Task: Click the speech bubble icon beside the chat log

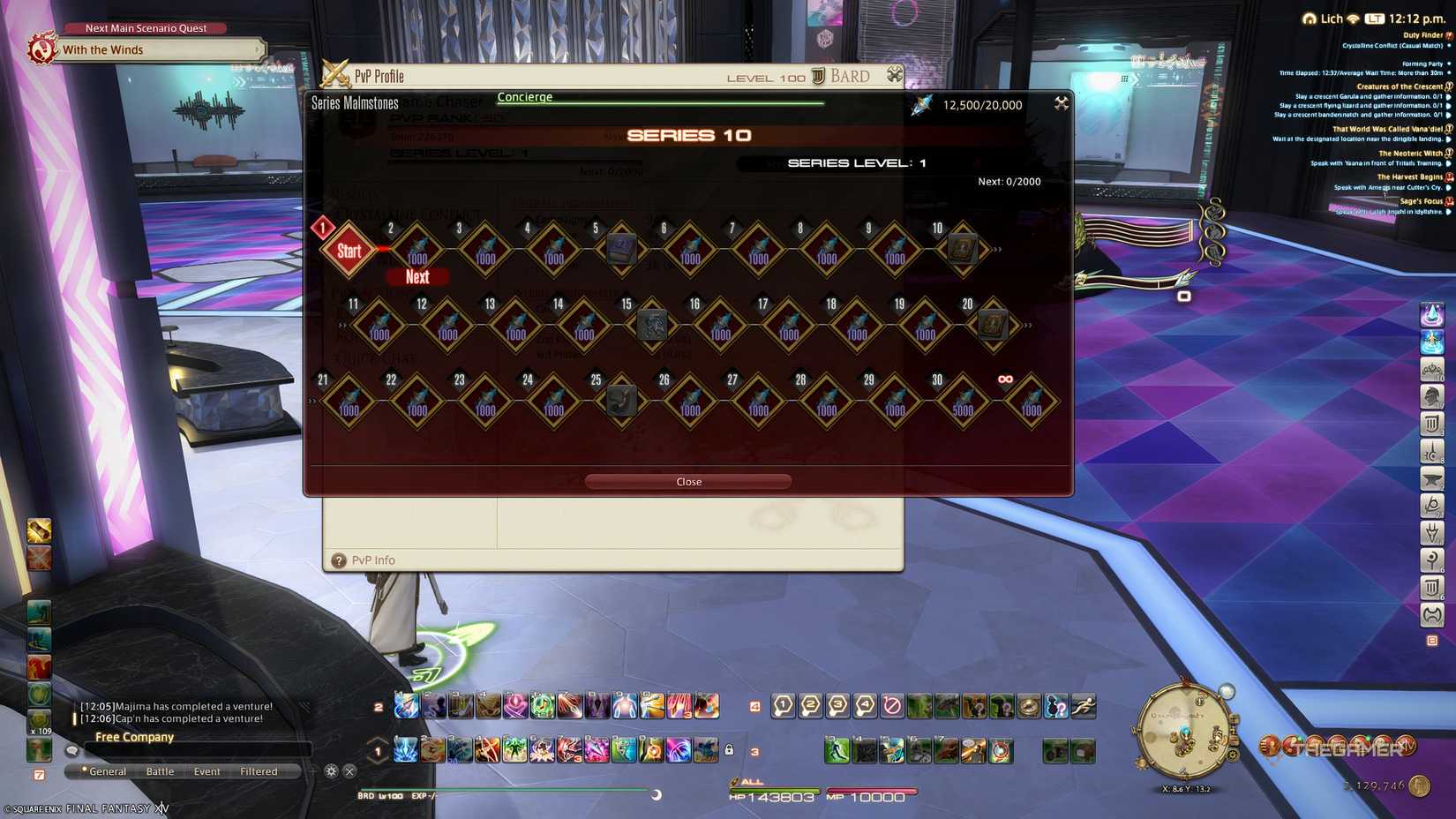Action: 71,749
